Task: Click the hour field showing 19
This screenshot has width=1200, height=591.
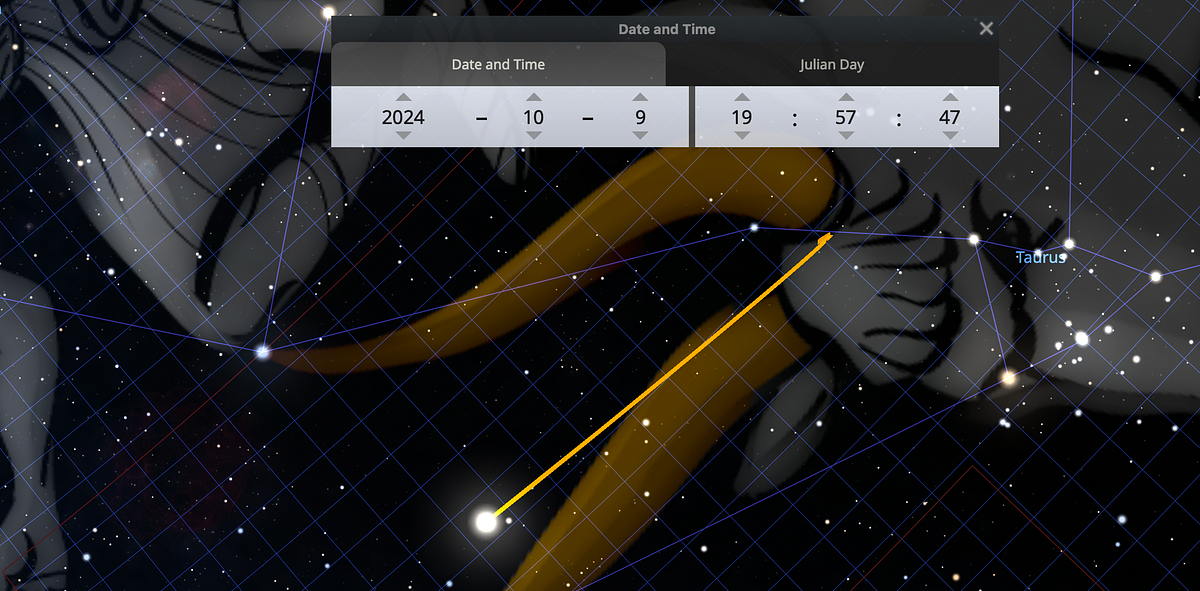Action: click(x=742, y=117)
